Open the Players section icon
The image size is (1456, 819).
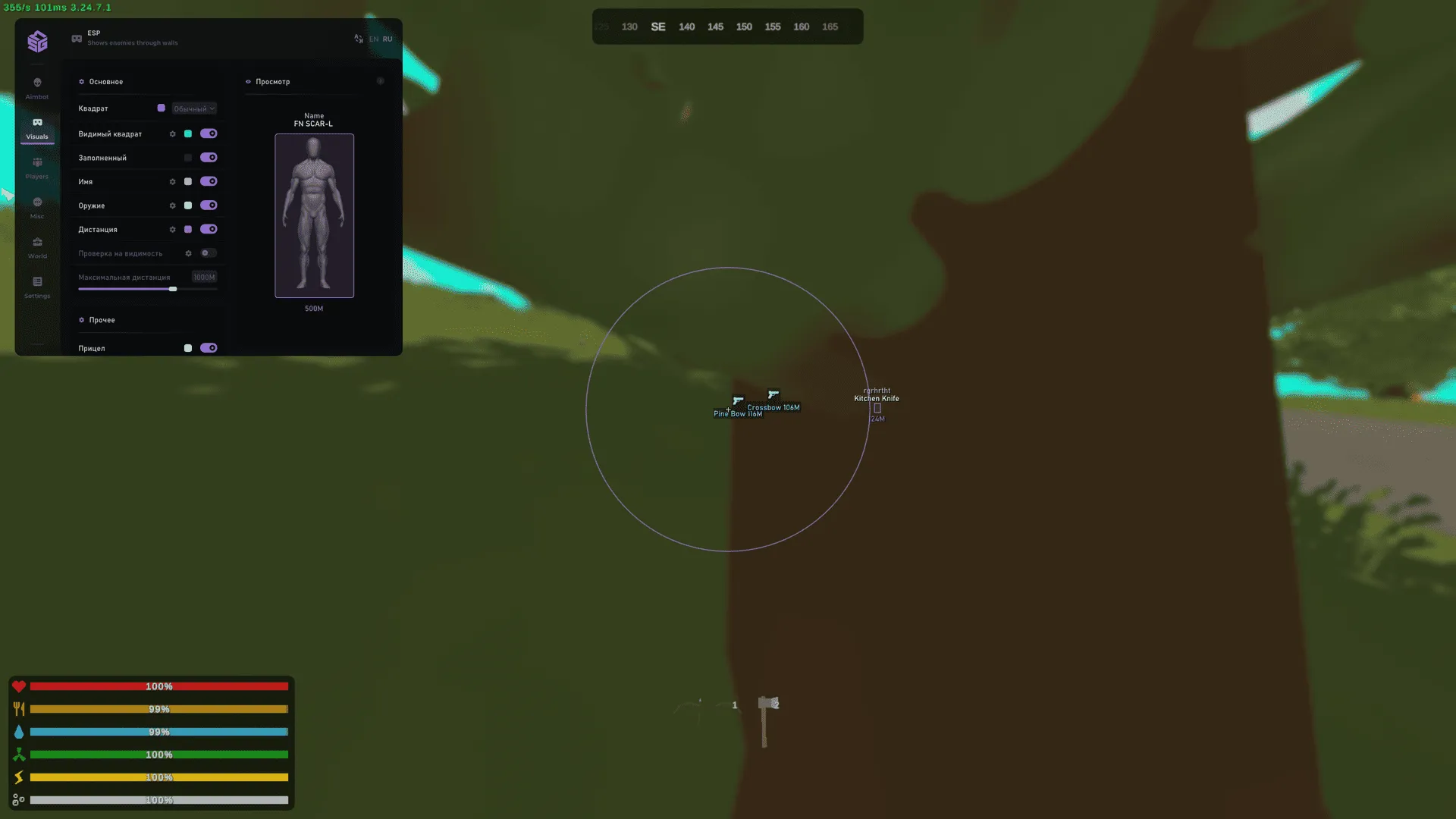(37, 165)
